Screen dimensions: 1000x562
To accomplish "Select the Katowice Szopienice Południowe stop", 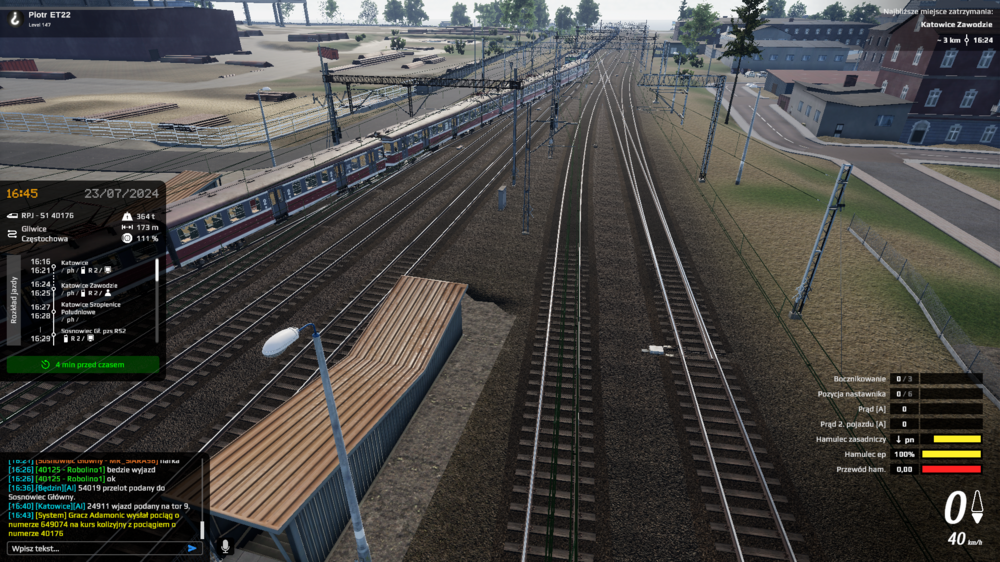I will click(92, 308).
